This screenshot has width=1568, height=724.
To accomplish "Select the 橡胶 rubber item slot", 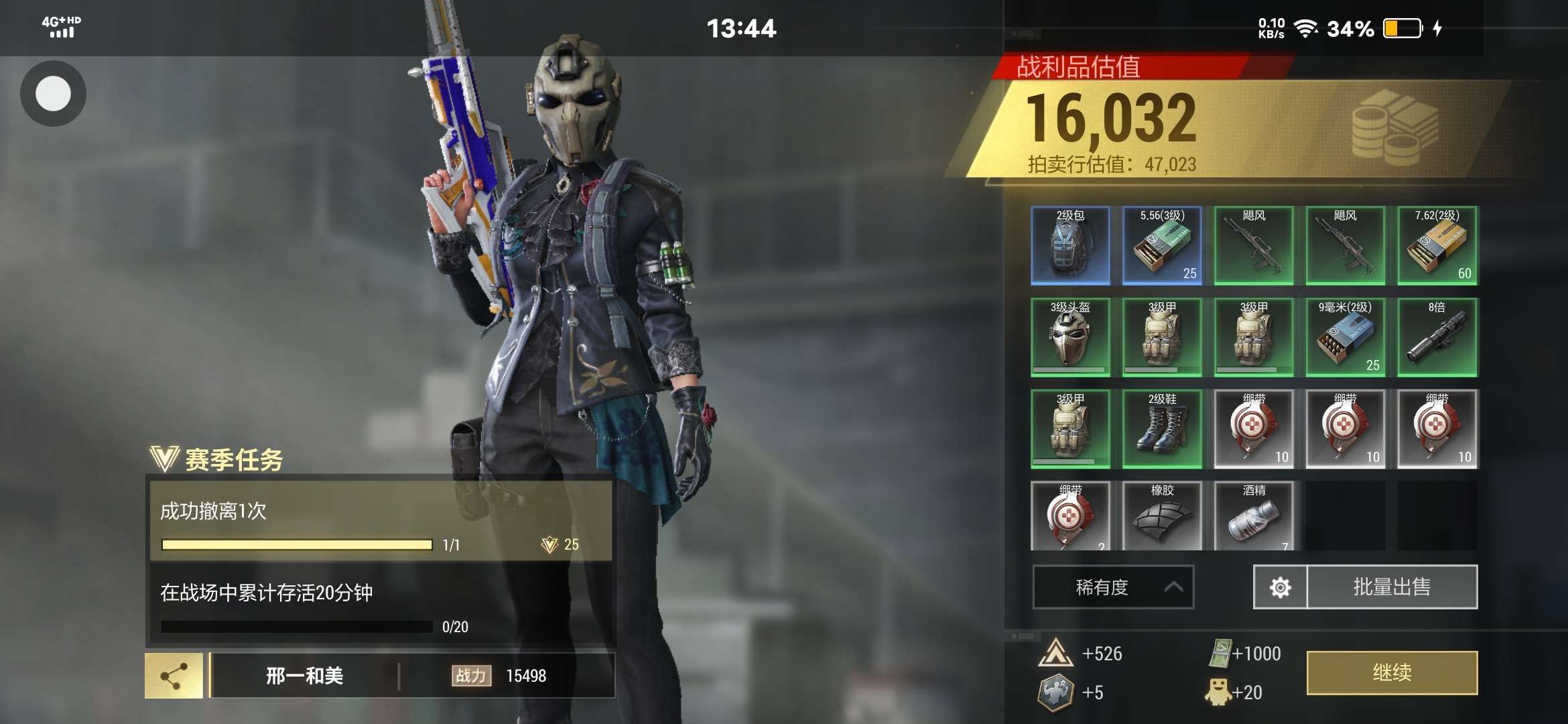I will click(1162, 516).
